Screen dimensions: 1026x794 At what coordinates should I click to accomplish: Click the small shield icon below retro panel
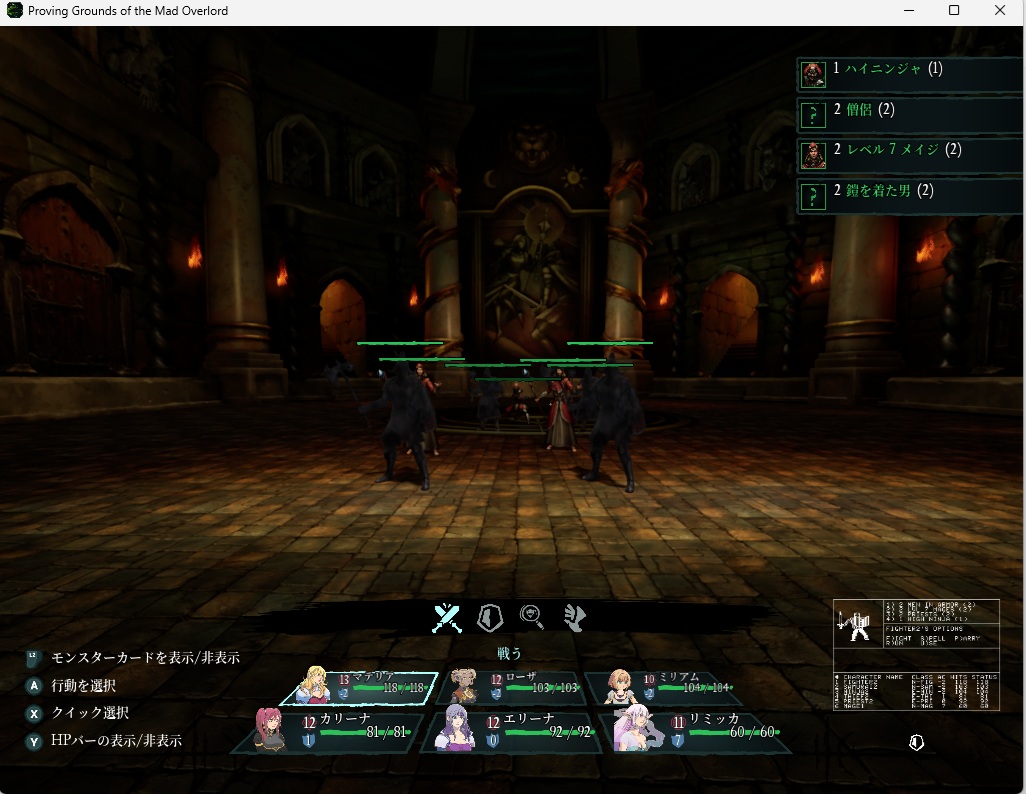[916, 742]
